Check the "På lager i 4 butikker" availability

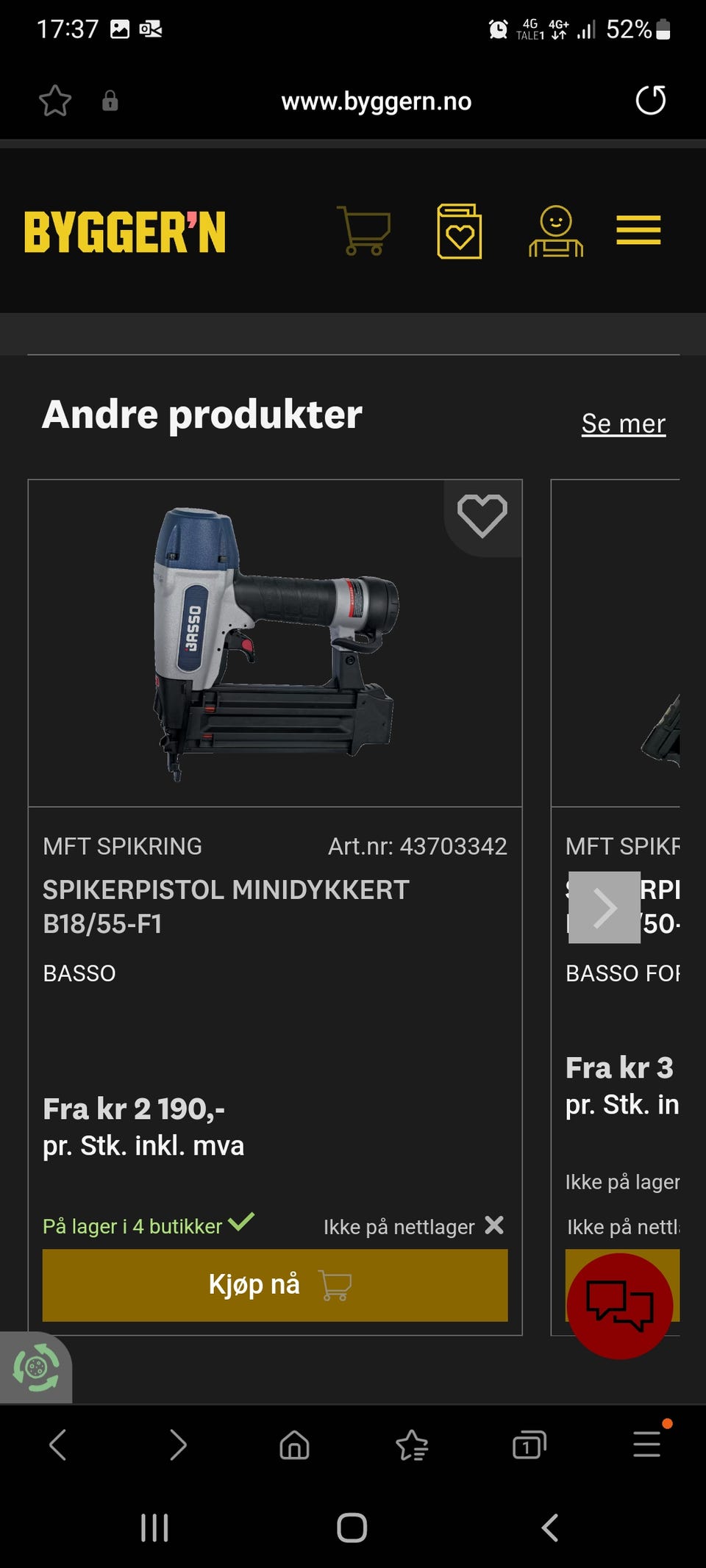[147, 1226]
